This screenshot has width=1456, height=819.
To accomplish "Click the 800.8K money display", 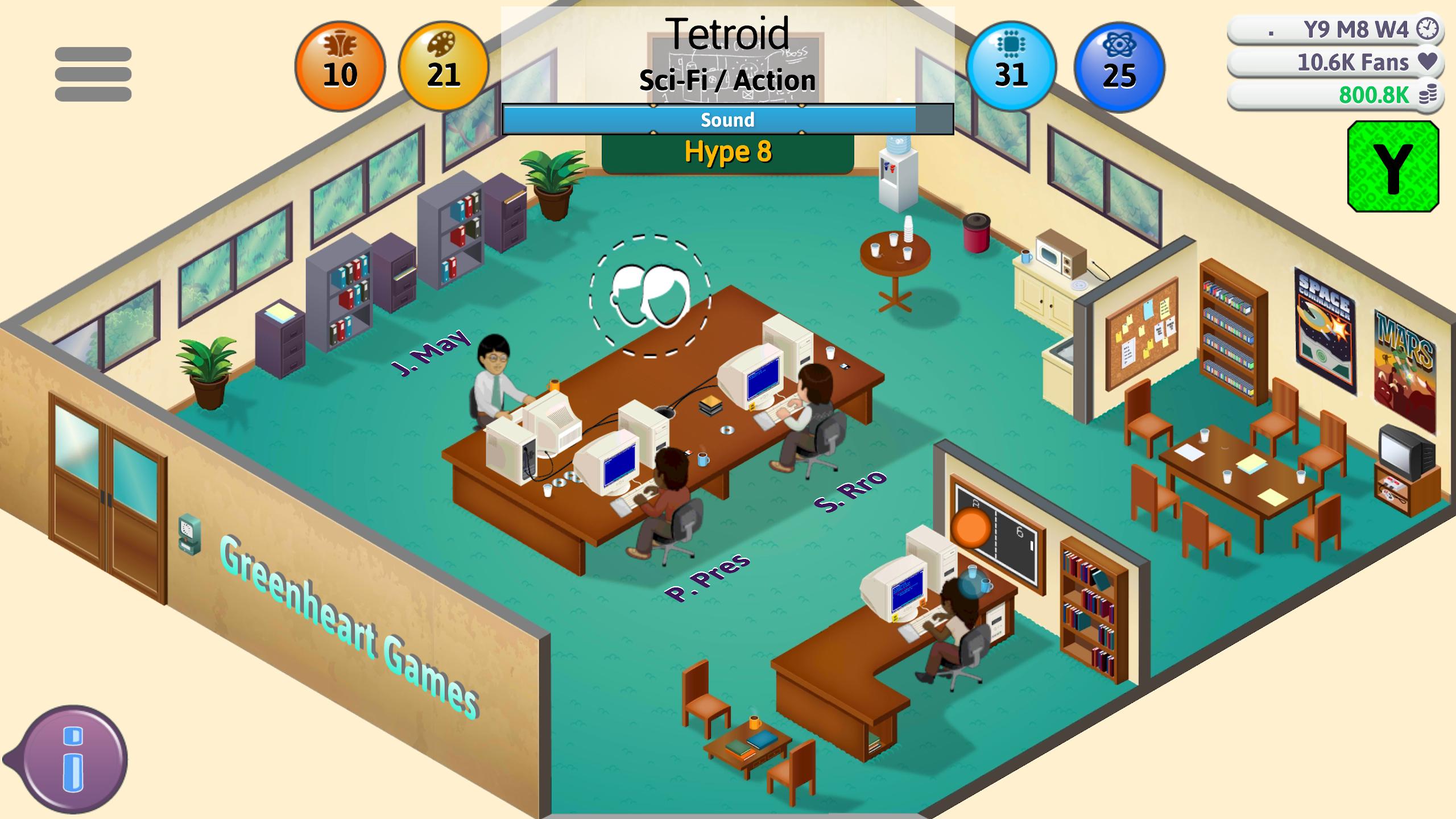I will click(x=1375, y=94).
